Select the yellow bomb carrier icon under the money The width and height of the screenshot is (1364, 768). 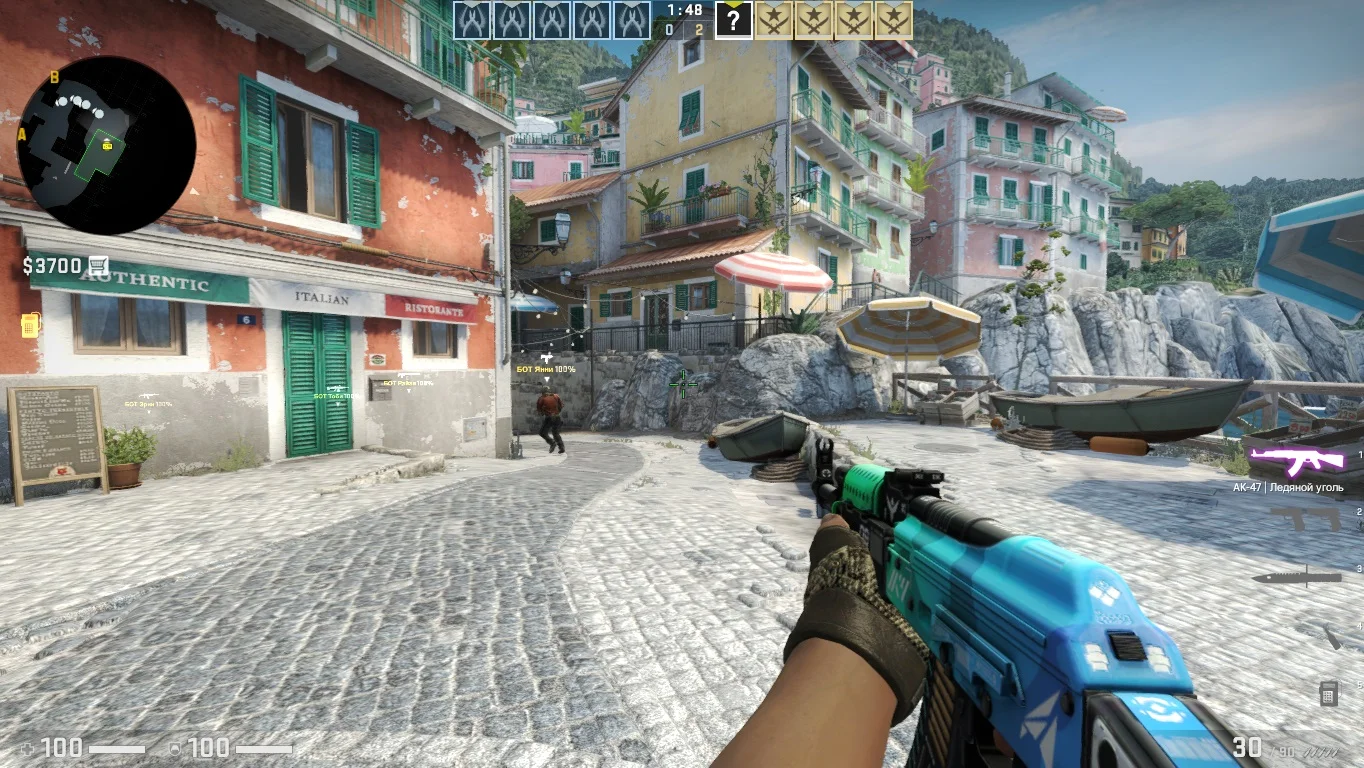(x=30, y=325)
